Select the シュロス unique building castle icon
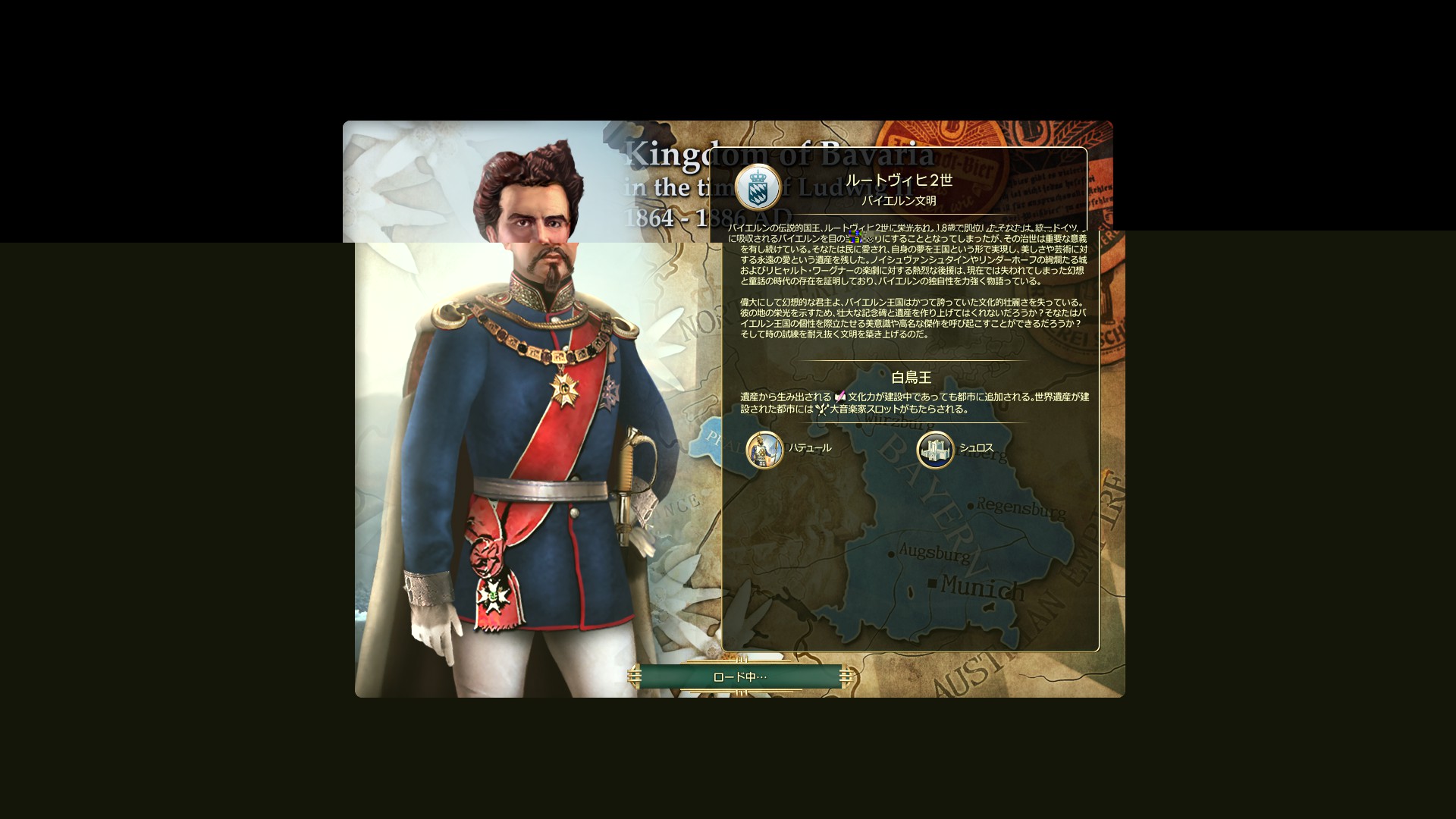Viewport: 1456px width, 819px height. point(935,448)
